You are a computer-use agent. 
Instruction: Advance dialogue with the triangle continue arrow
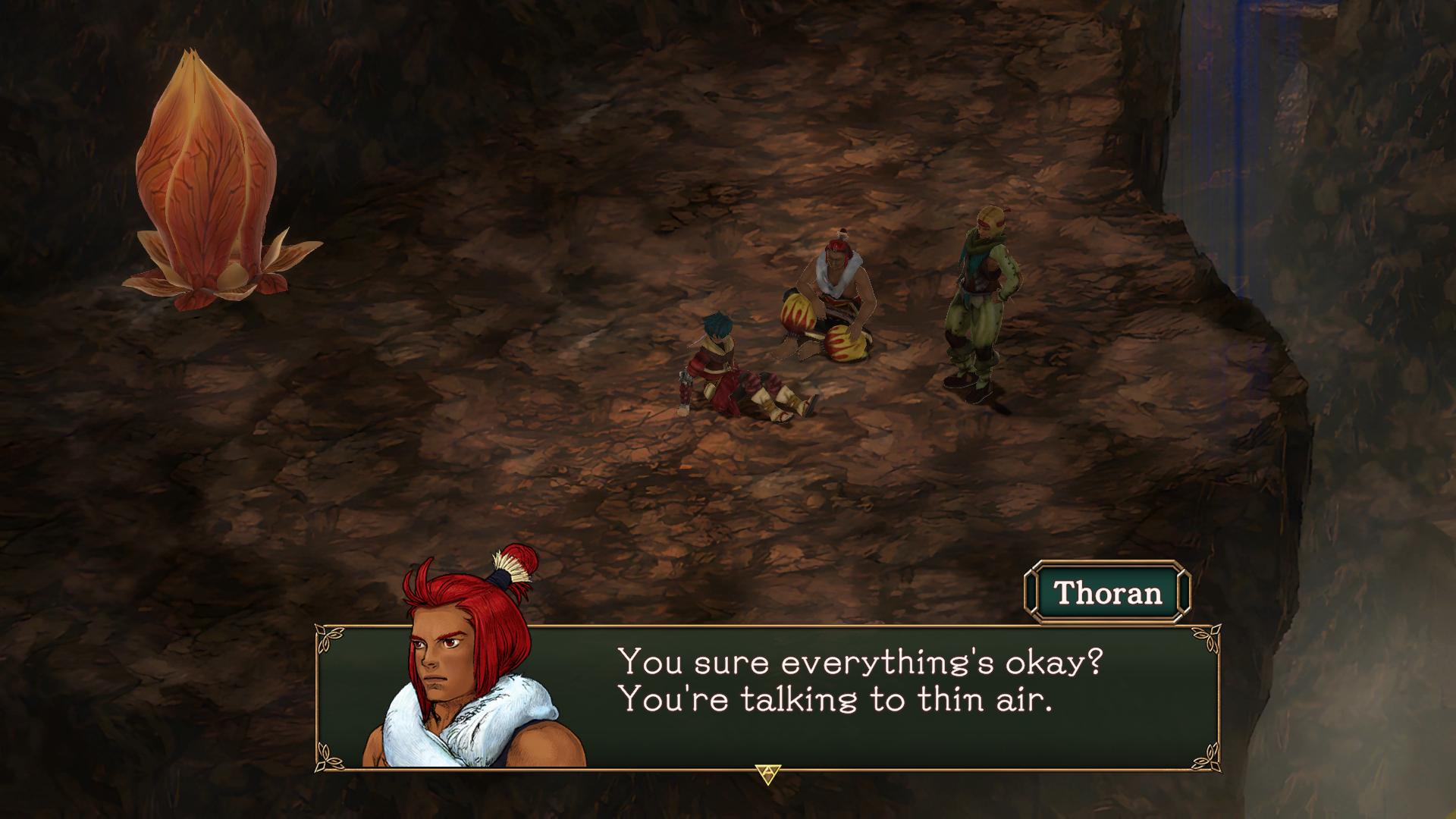coord(767,773)
